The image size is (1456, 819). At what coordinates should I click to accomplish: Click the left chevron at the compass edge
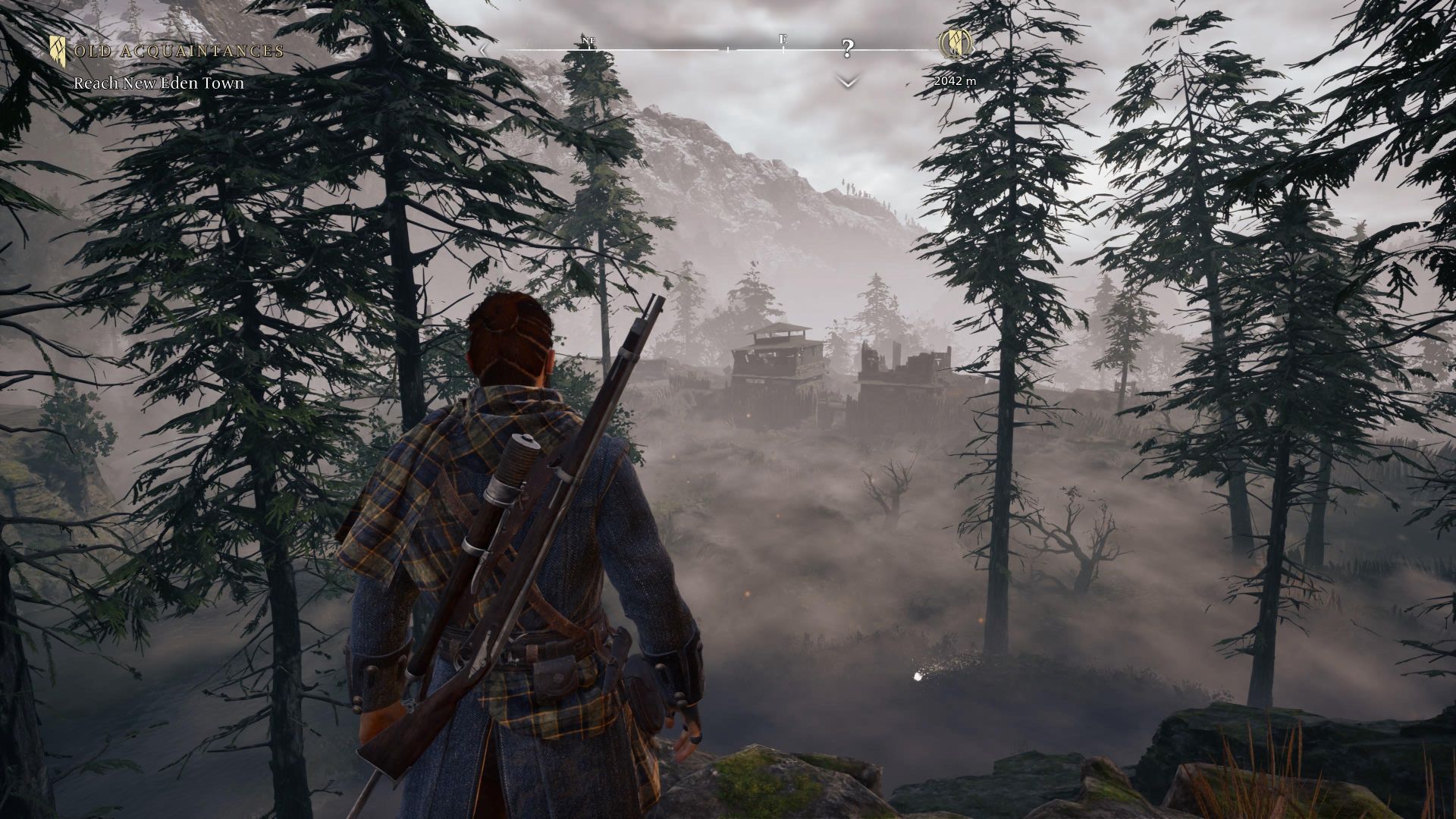click(x=483, y=49)
